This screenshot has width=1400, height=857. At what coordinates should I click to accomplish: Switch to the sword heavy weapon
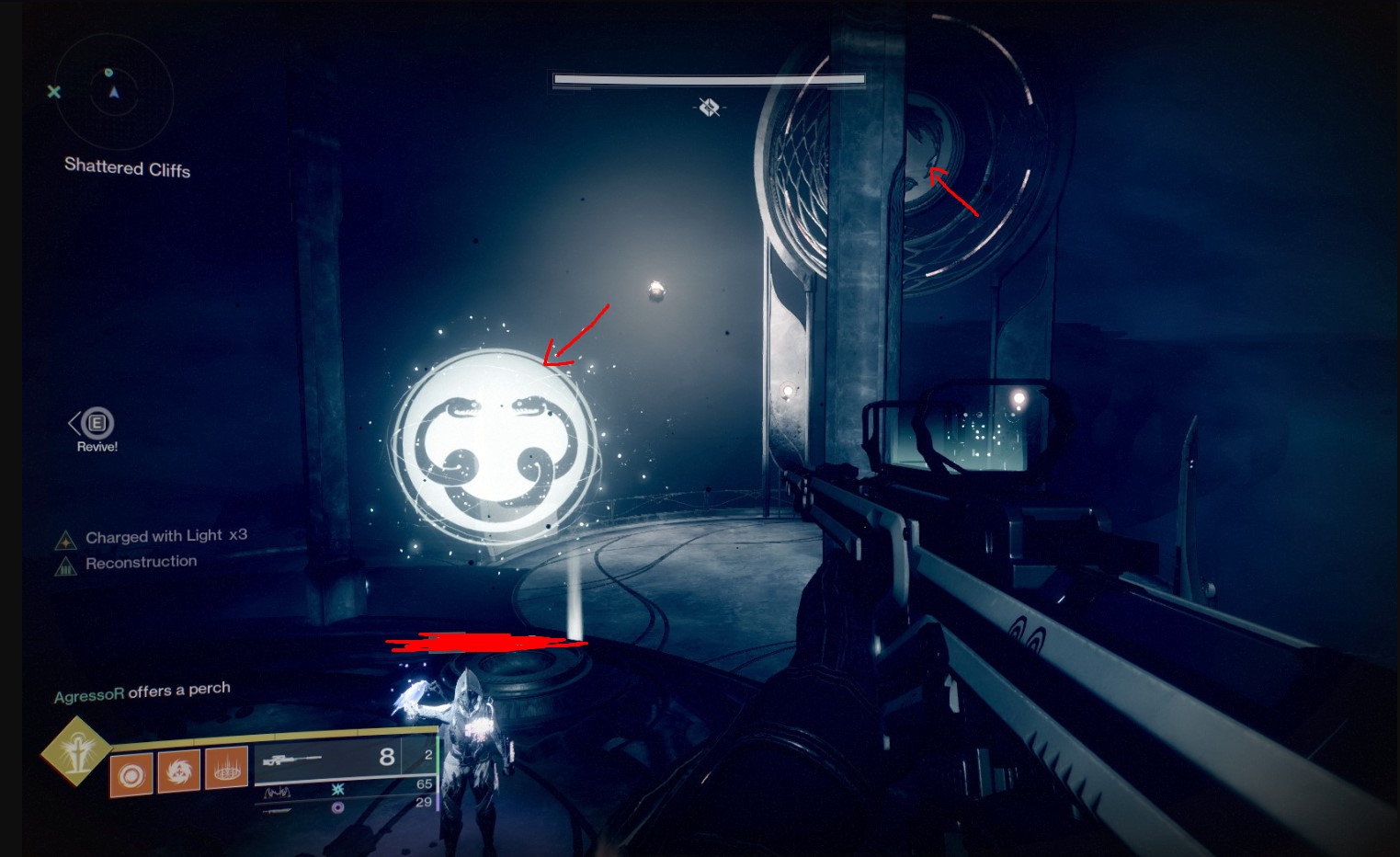tap(278, 811)
